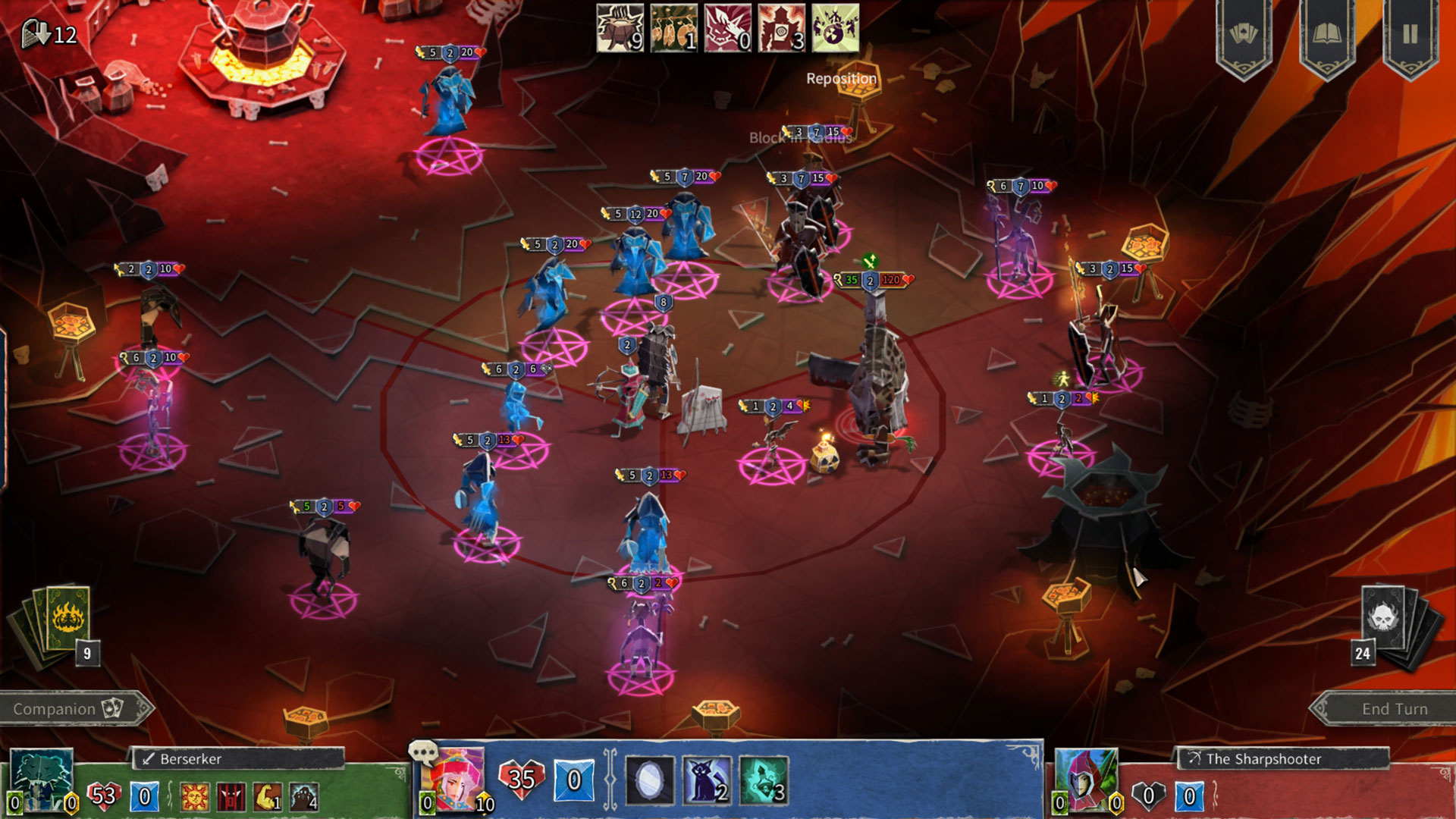Select the Berserker portrait
Viewport: 1456px width, 819px height.
coord(42,778)
